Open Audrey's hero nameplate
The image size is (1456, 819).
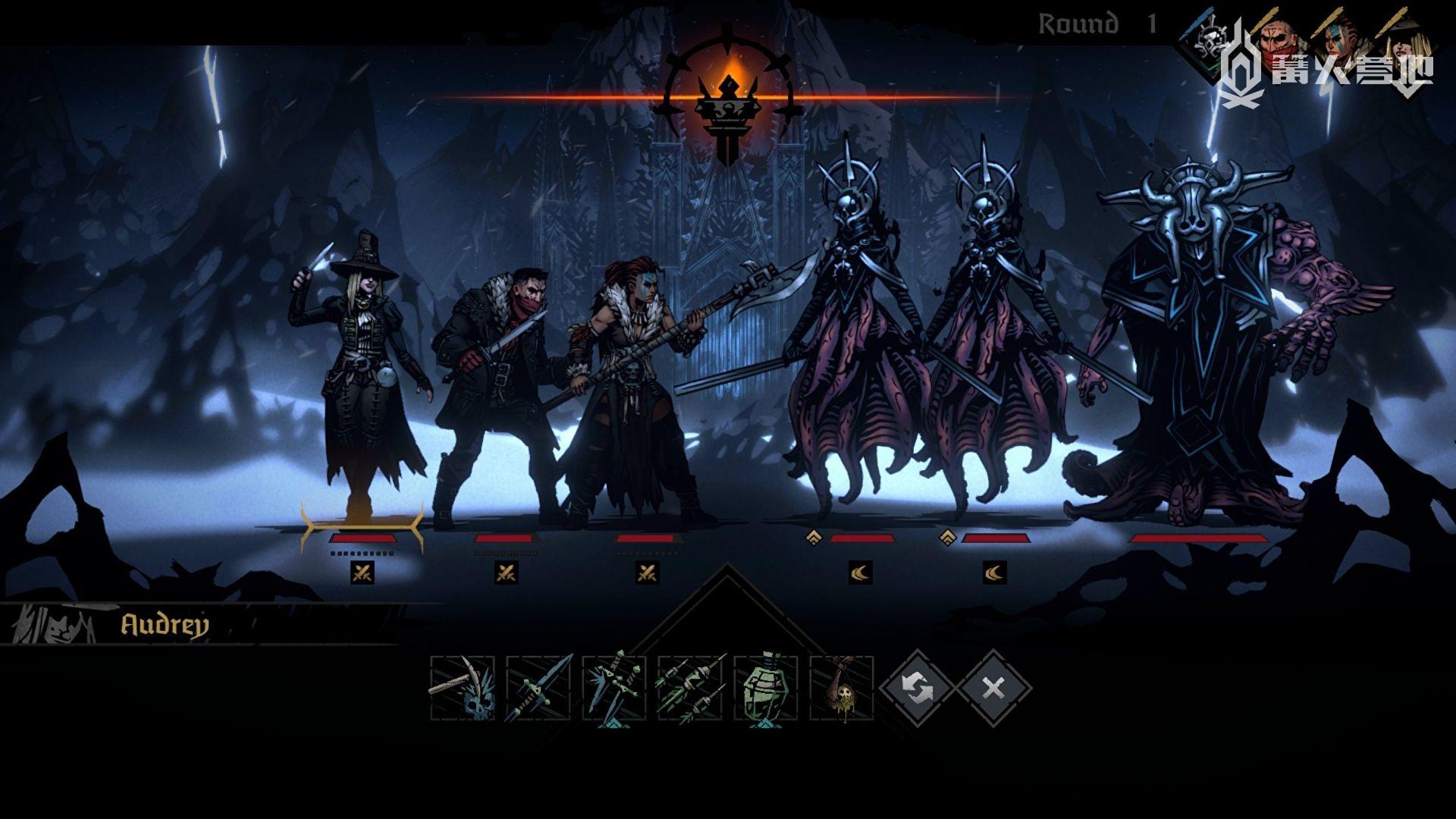[x=164, y=626]
